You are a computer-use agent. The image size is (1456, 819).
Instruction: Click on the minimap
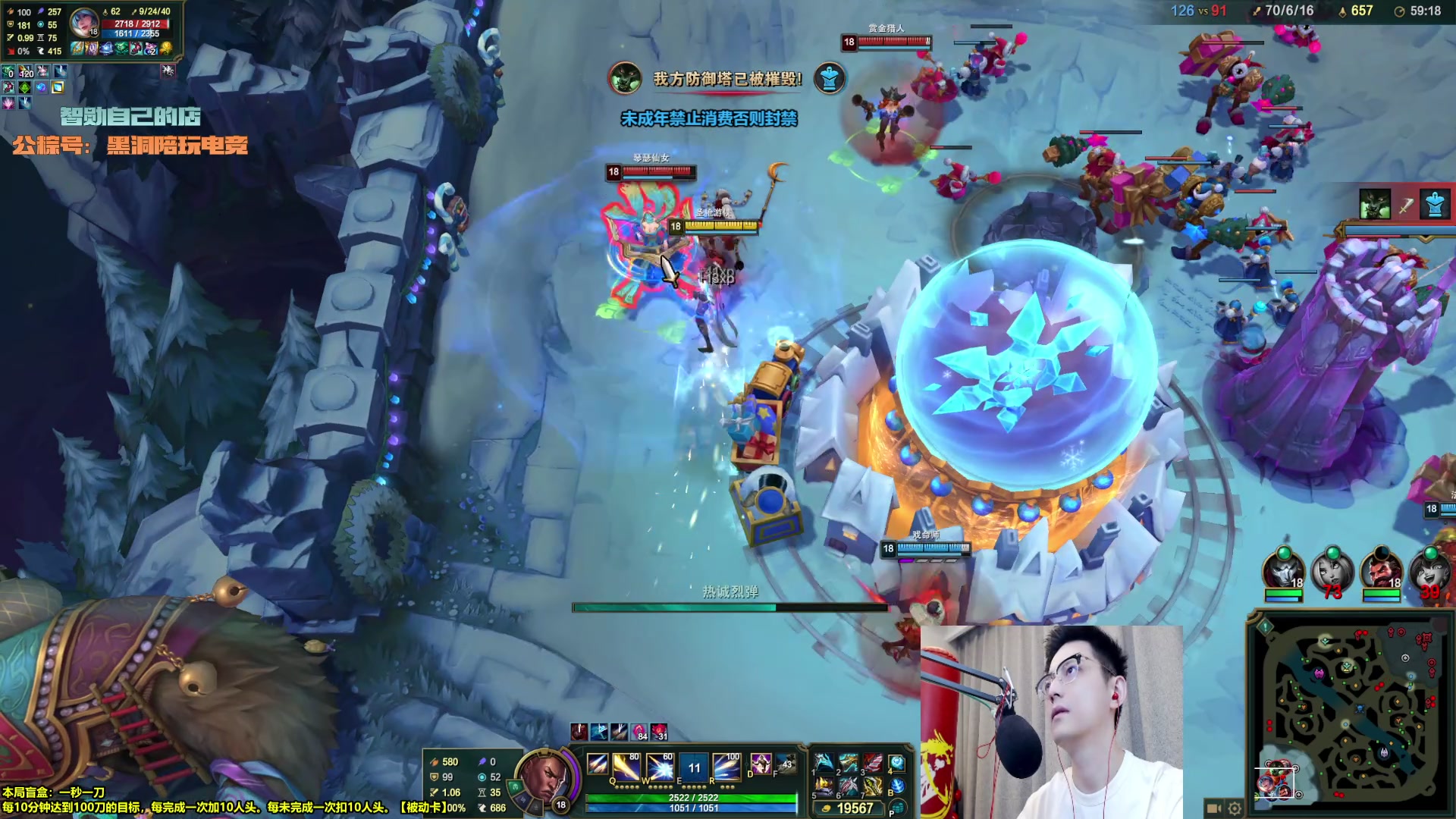tap(1351, 713)
